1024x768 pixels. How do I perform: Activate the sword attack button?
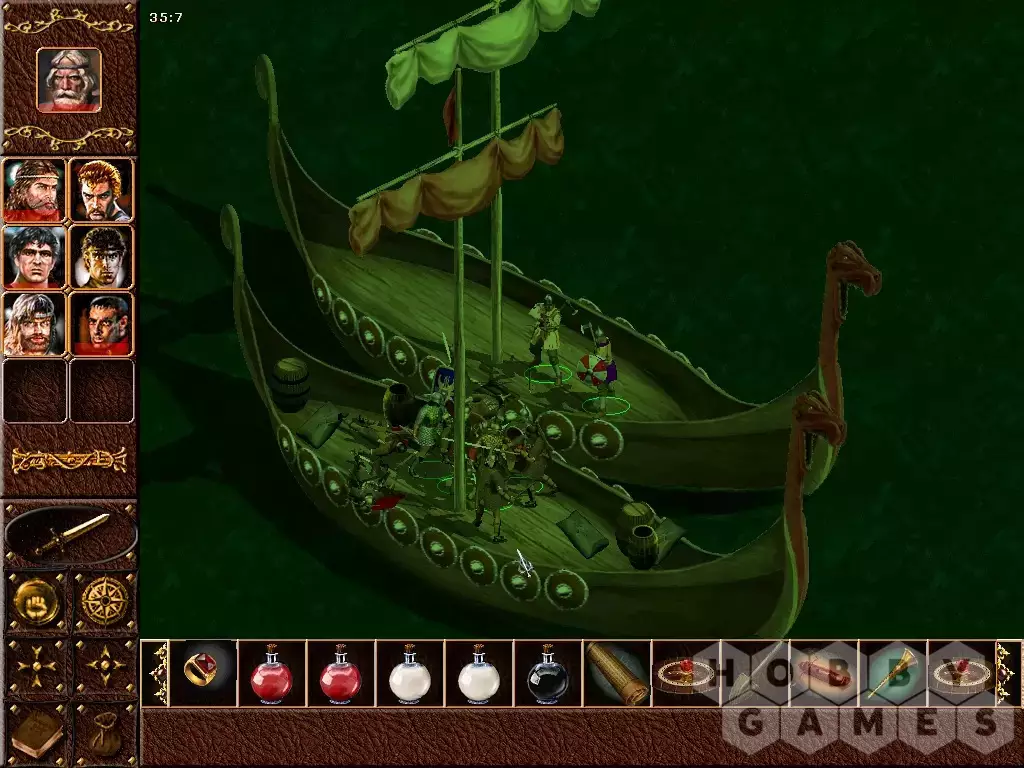pos(70,535)
